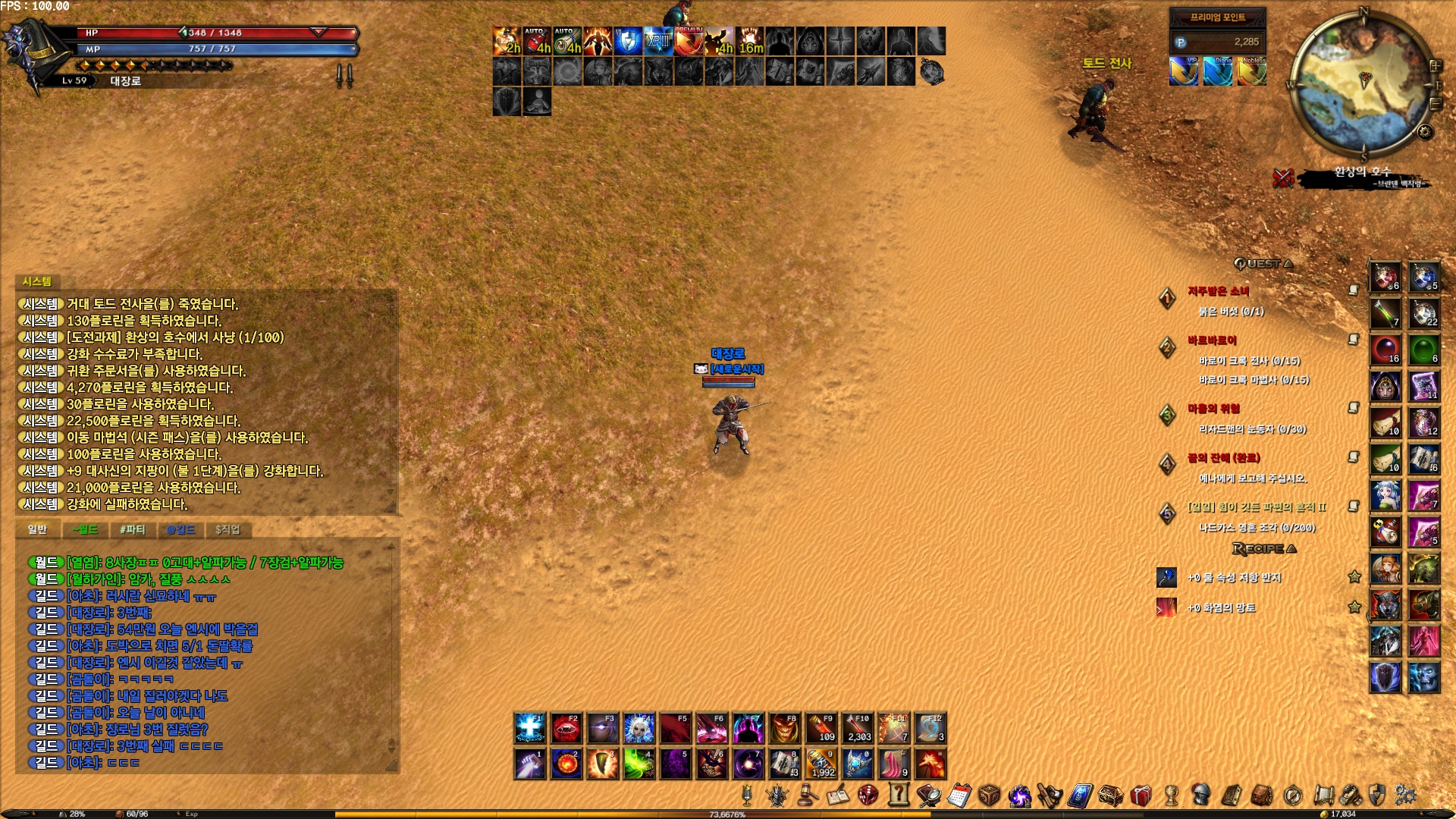Open the #파티 chat tab
Image resolution: width=1456 pixels, height=819 pixels.
pyautogui.click(x=132, y=529)
